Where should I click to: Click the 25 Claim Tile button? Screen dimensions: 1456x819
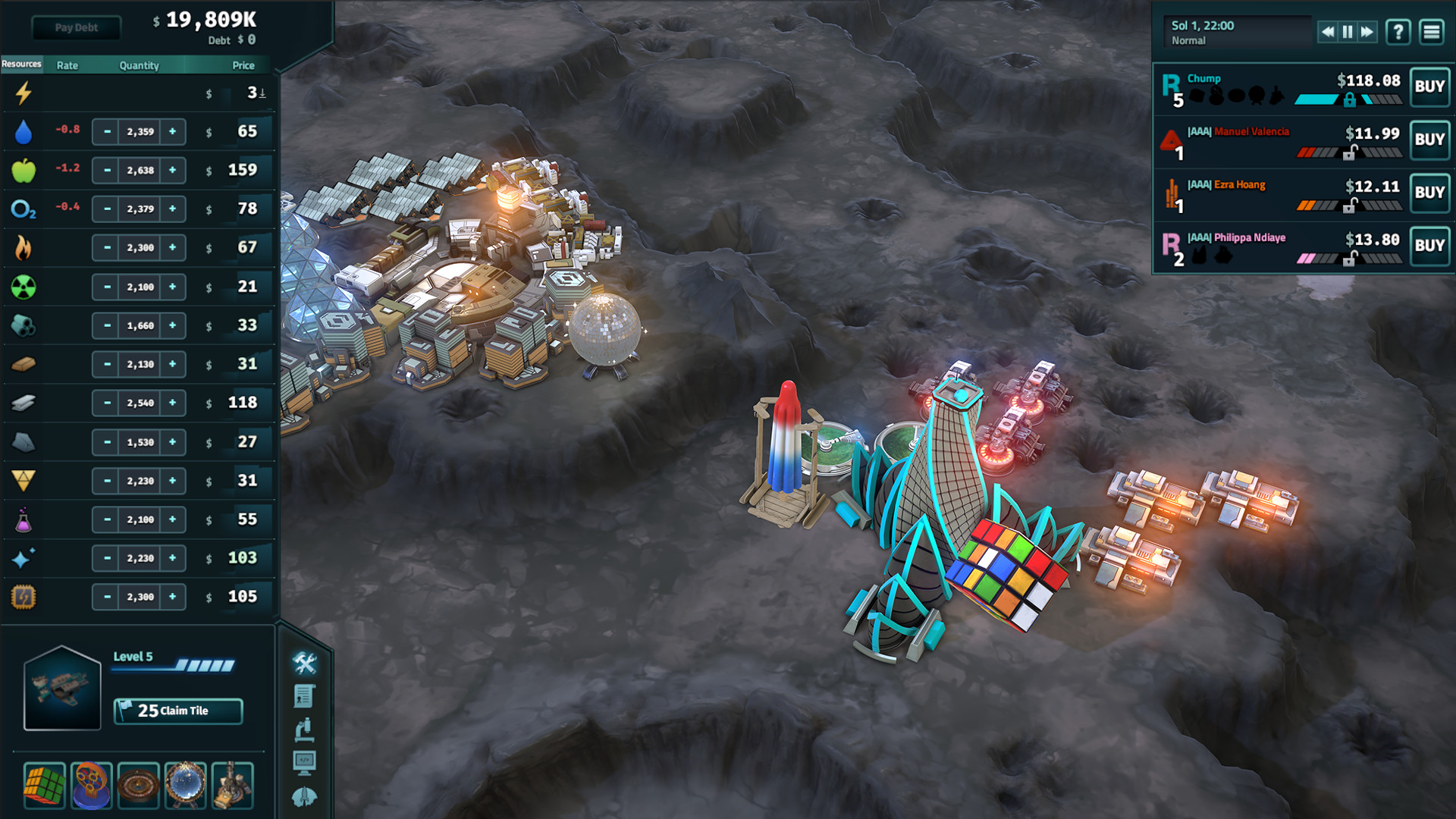(x=177, y=711)
